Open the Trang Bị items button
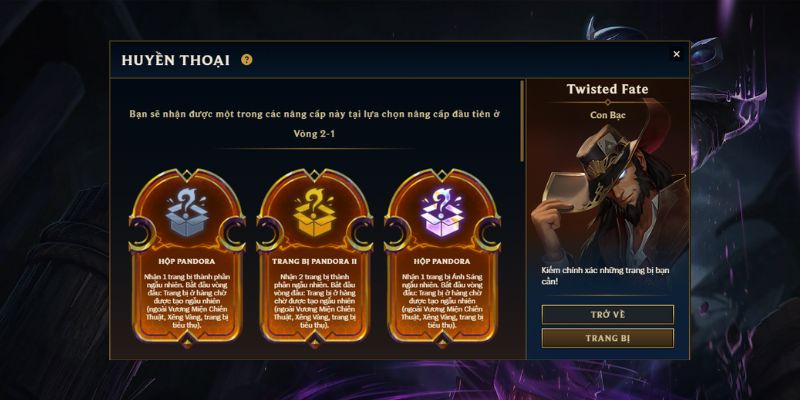 607,338
